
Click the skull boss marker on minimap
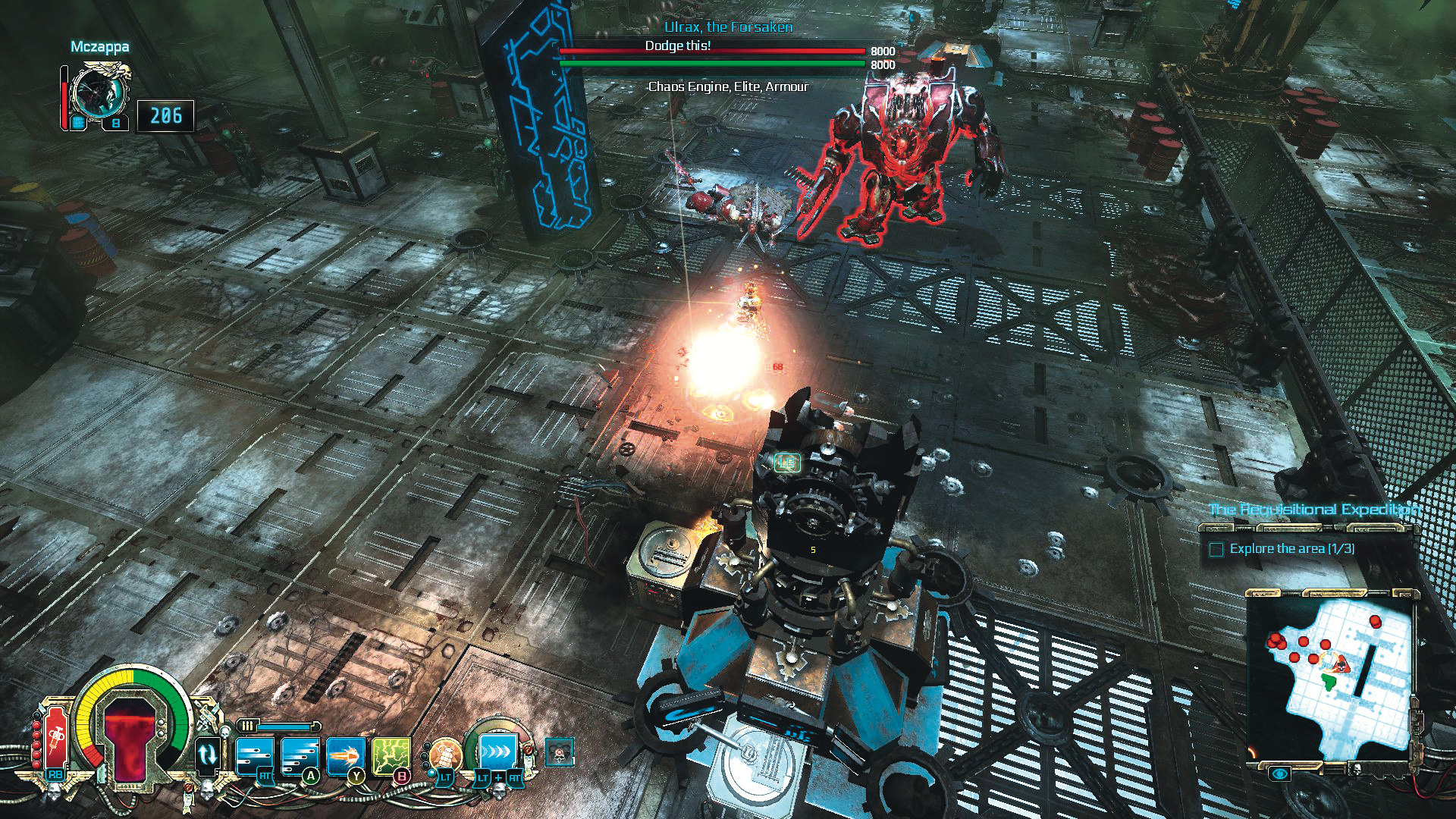[x=1341, y=666]
